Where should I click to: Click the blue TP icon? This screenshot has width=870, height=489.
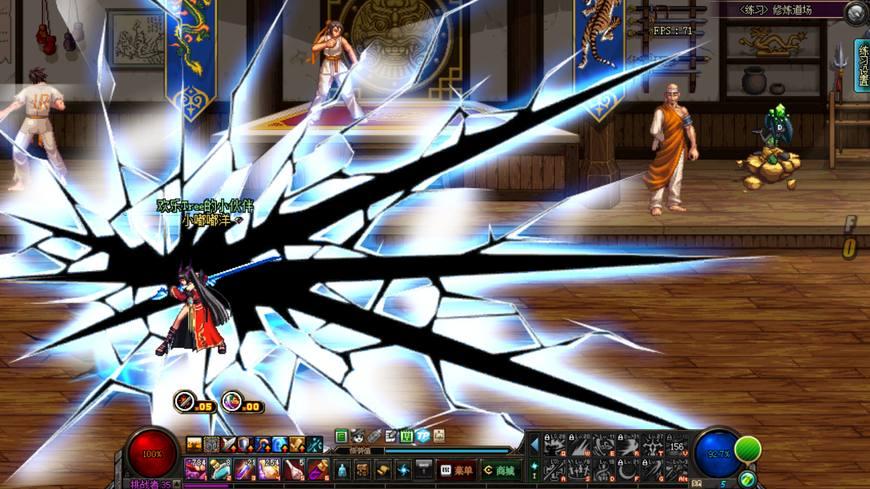422,436
